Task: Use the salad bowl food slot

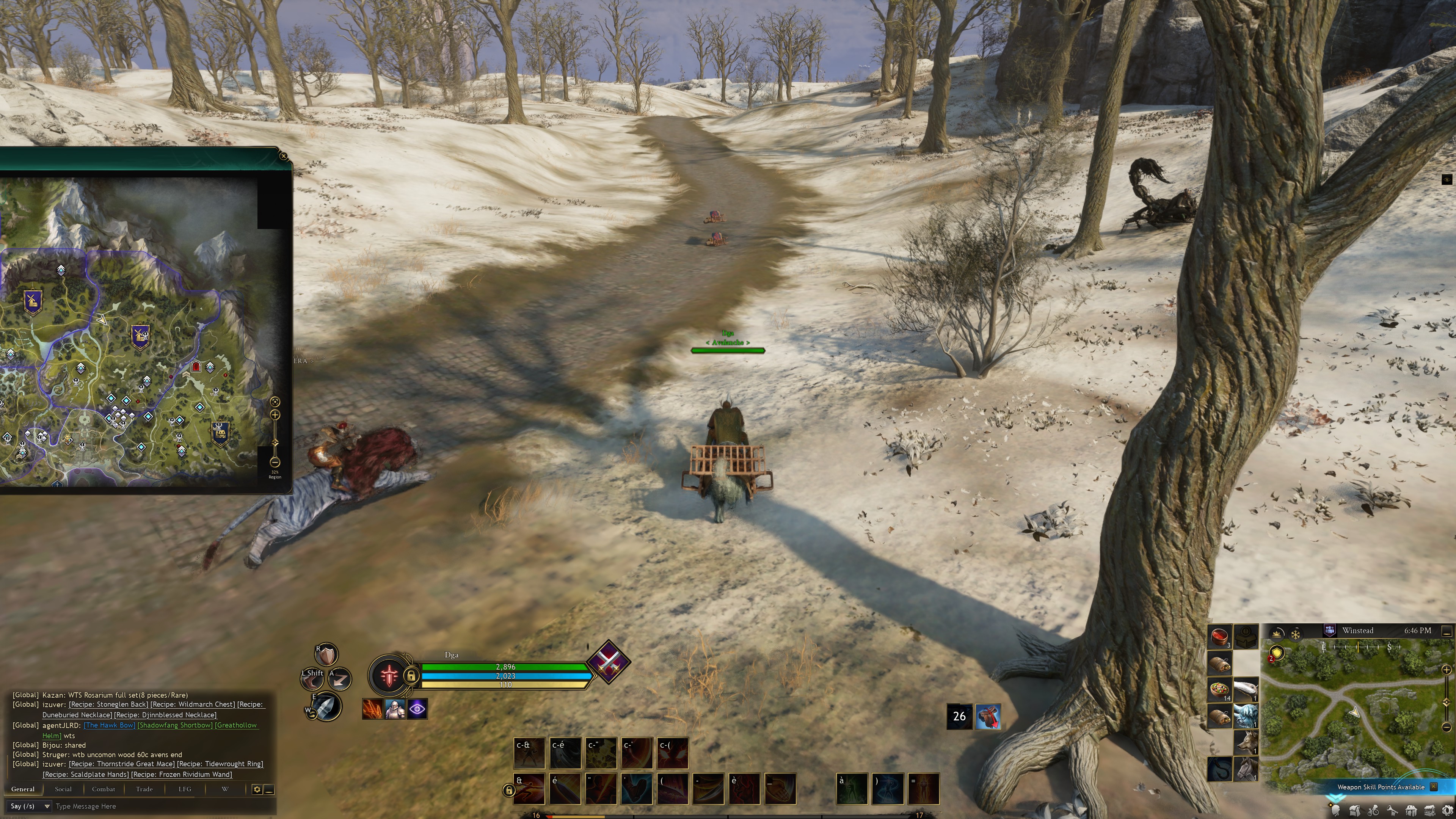Action: (x=1220, y=690)
